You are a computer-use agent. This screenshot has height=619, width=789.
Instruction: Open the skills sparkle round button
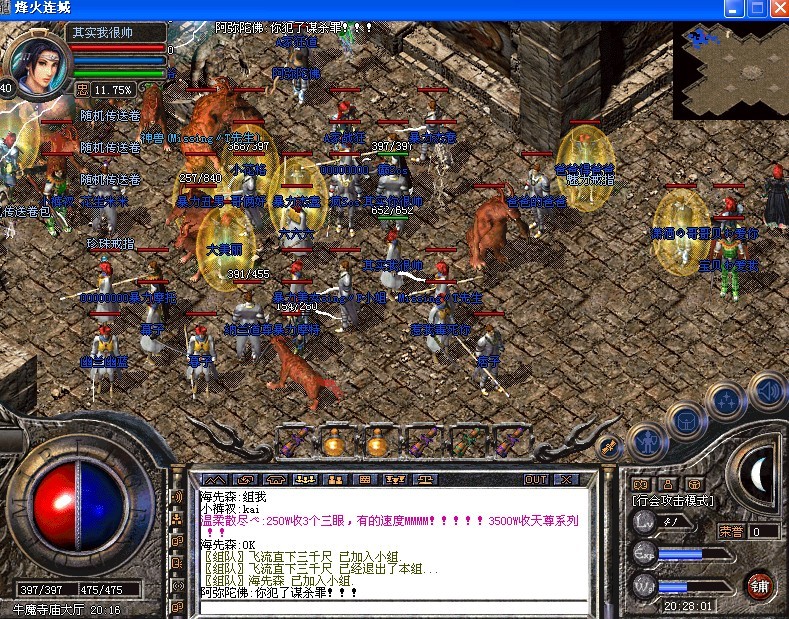point(726,402)
